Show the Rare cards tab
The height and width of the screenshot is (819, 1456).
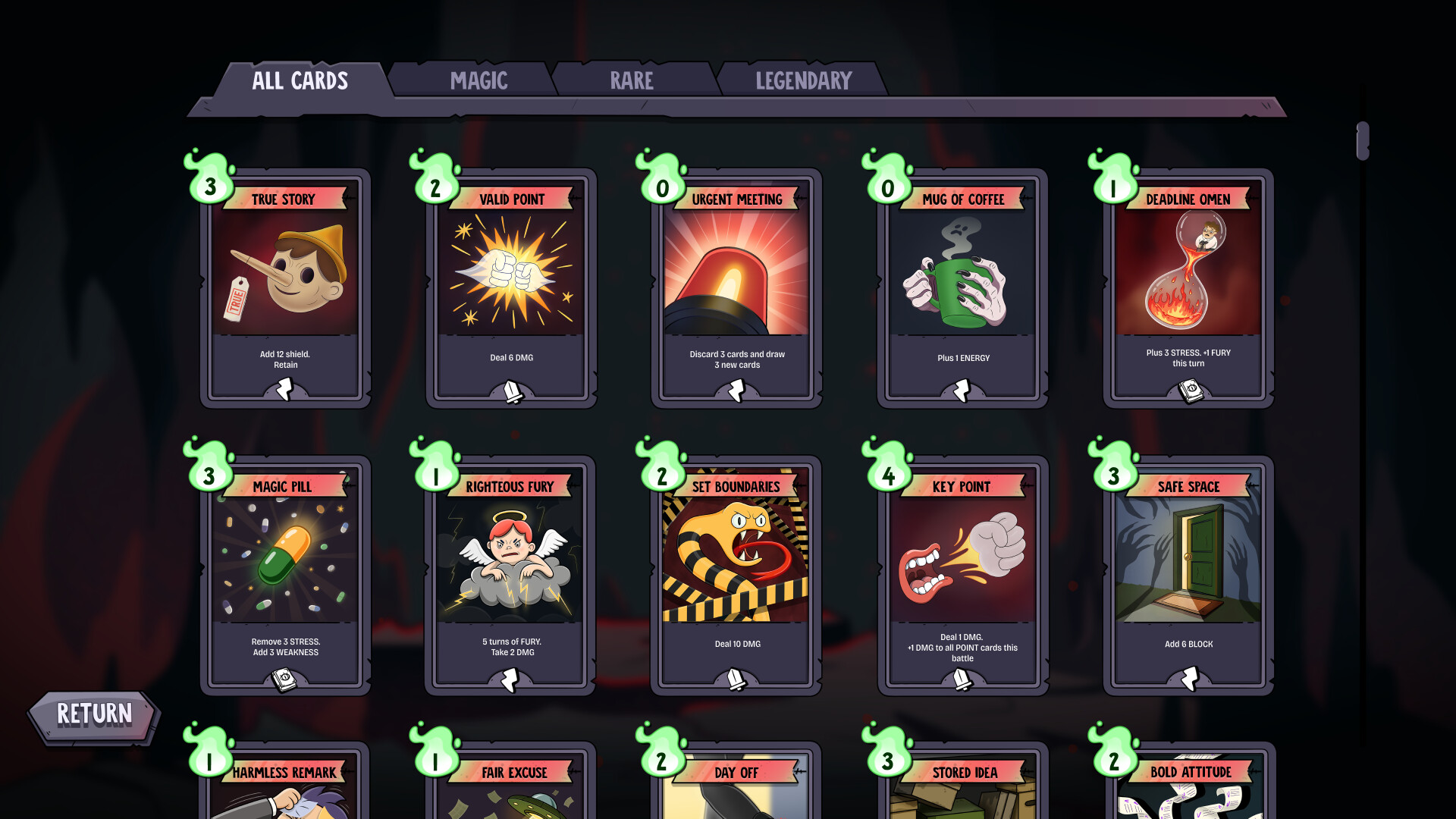[x=632, y=80]
